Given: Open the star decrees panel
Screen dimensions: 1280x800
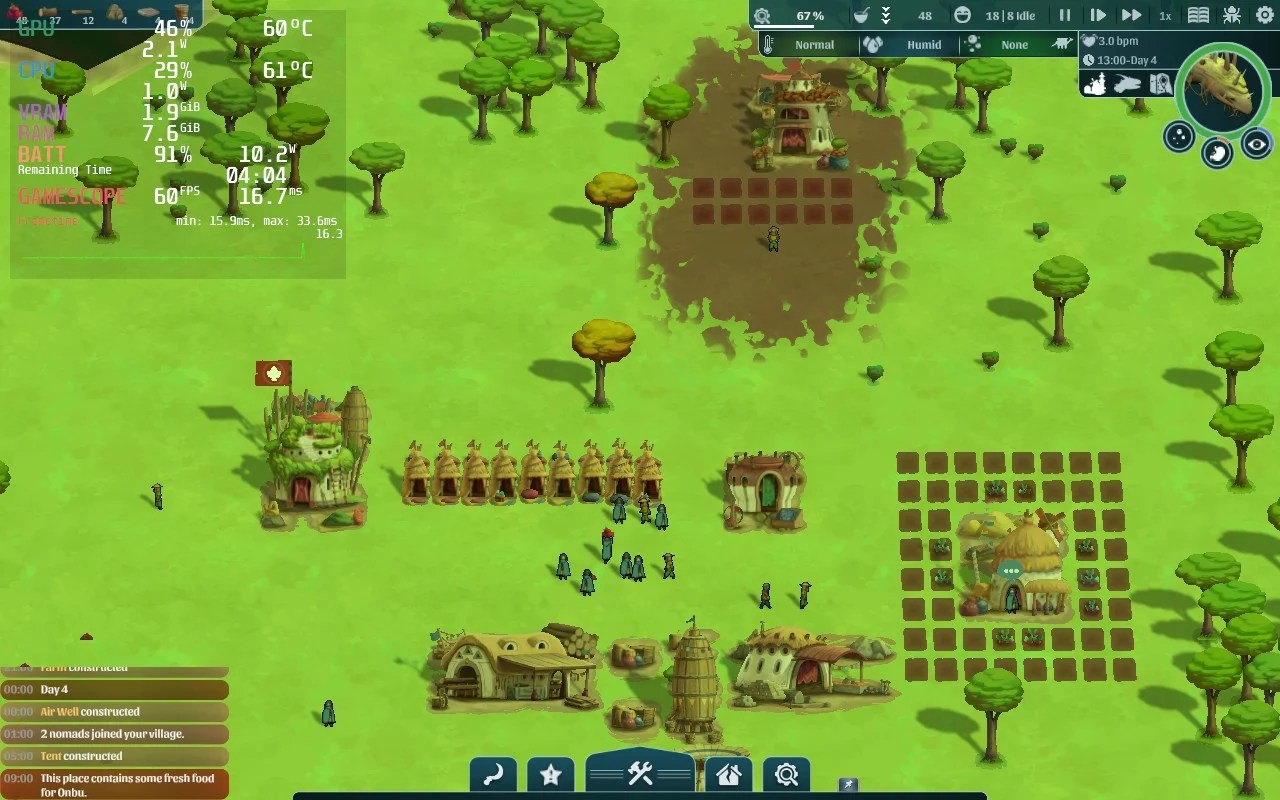Looking at the screenshot, I should (551, 772).
